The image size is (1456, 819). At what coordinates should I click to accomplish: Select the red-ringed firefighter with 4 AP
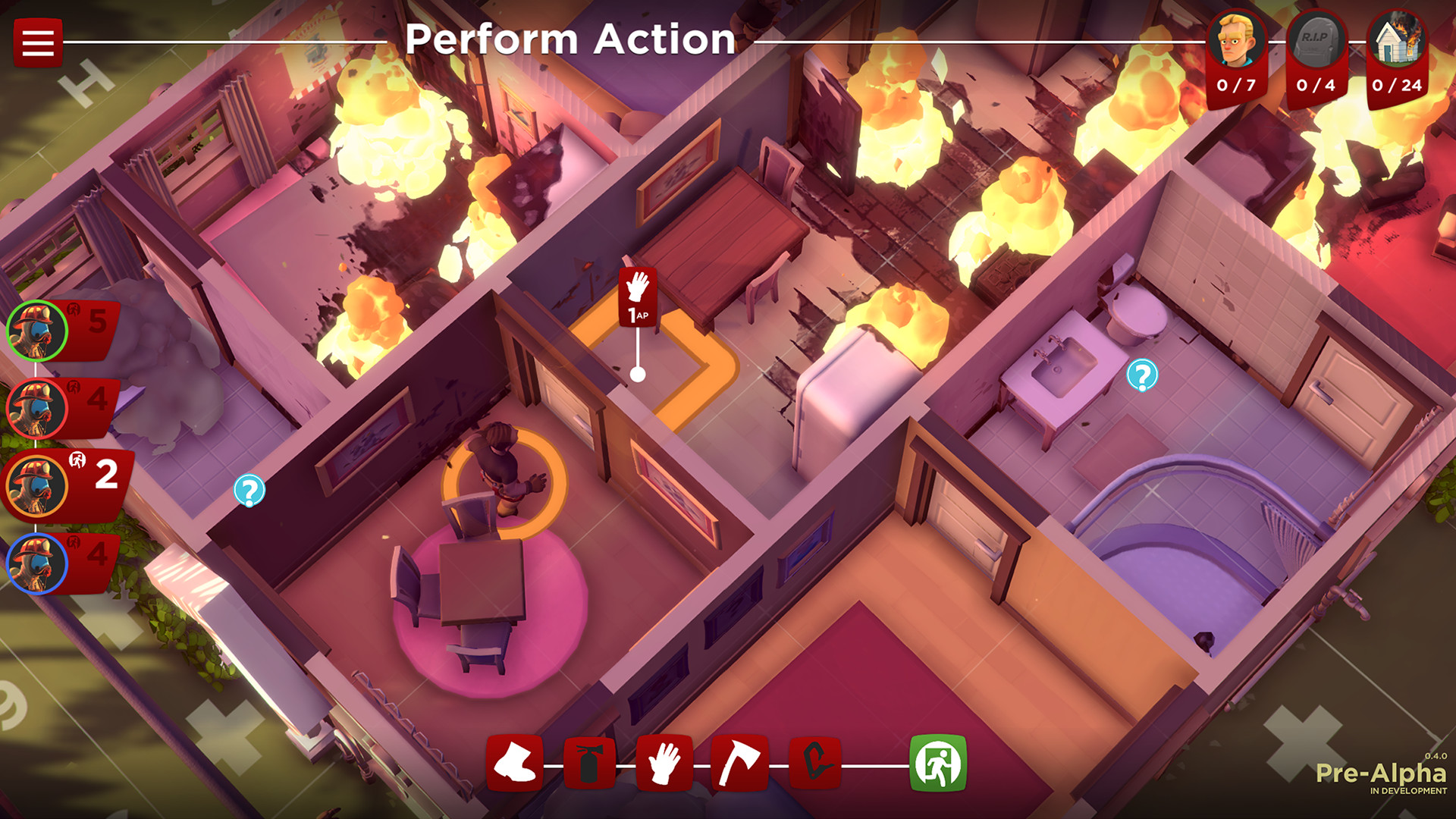coord(36,407)
